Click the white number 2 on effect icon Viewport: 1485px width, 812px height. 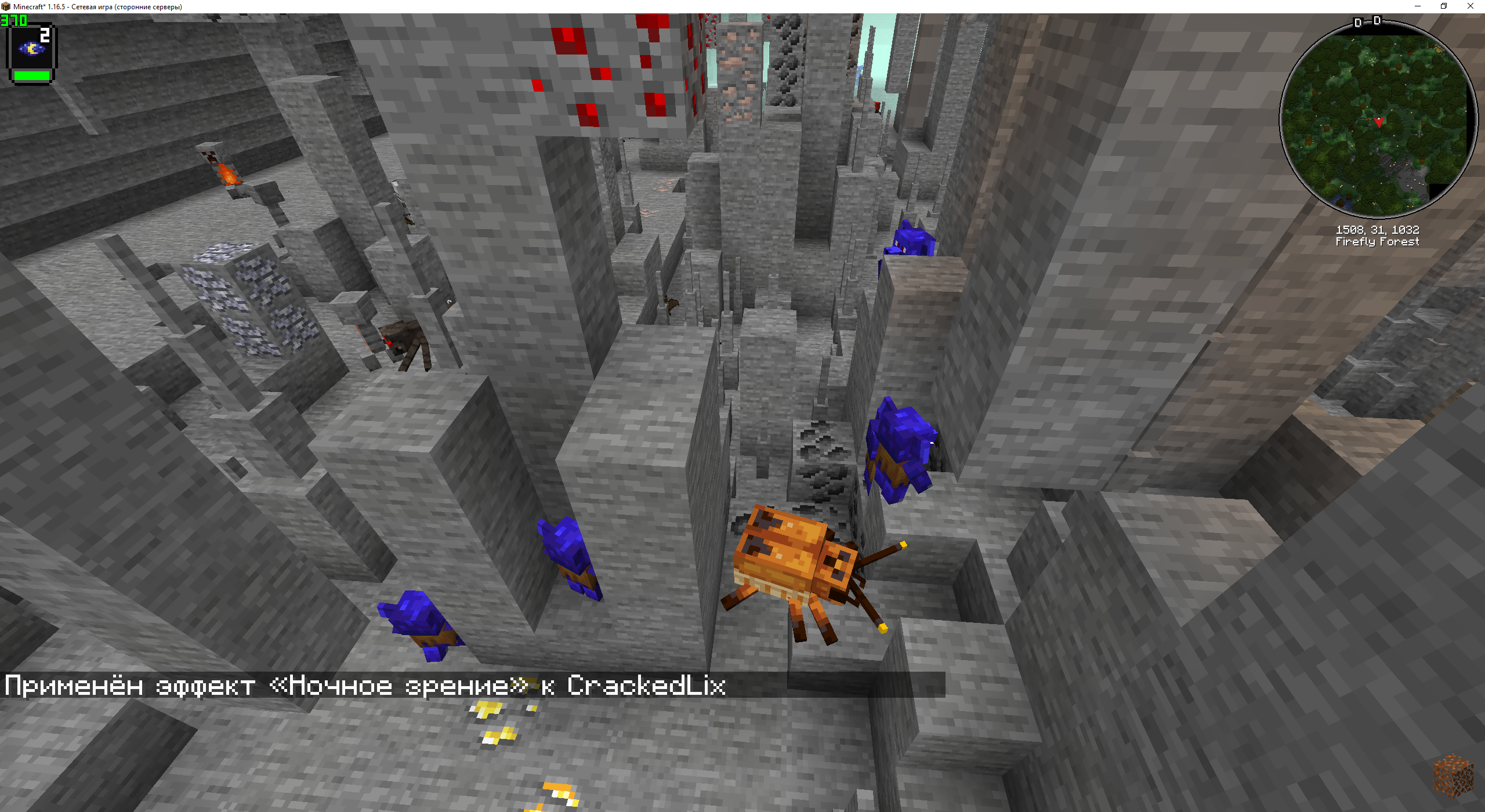[x=45, y=35]
